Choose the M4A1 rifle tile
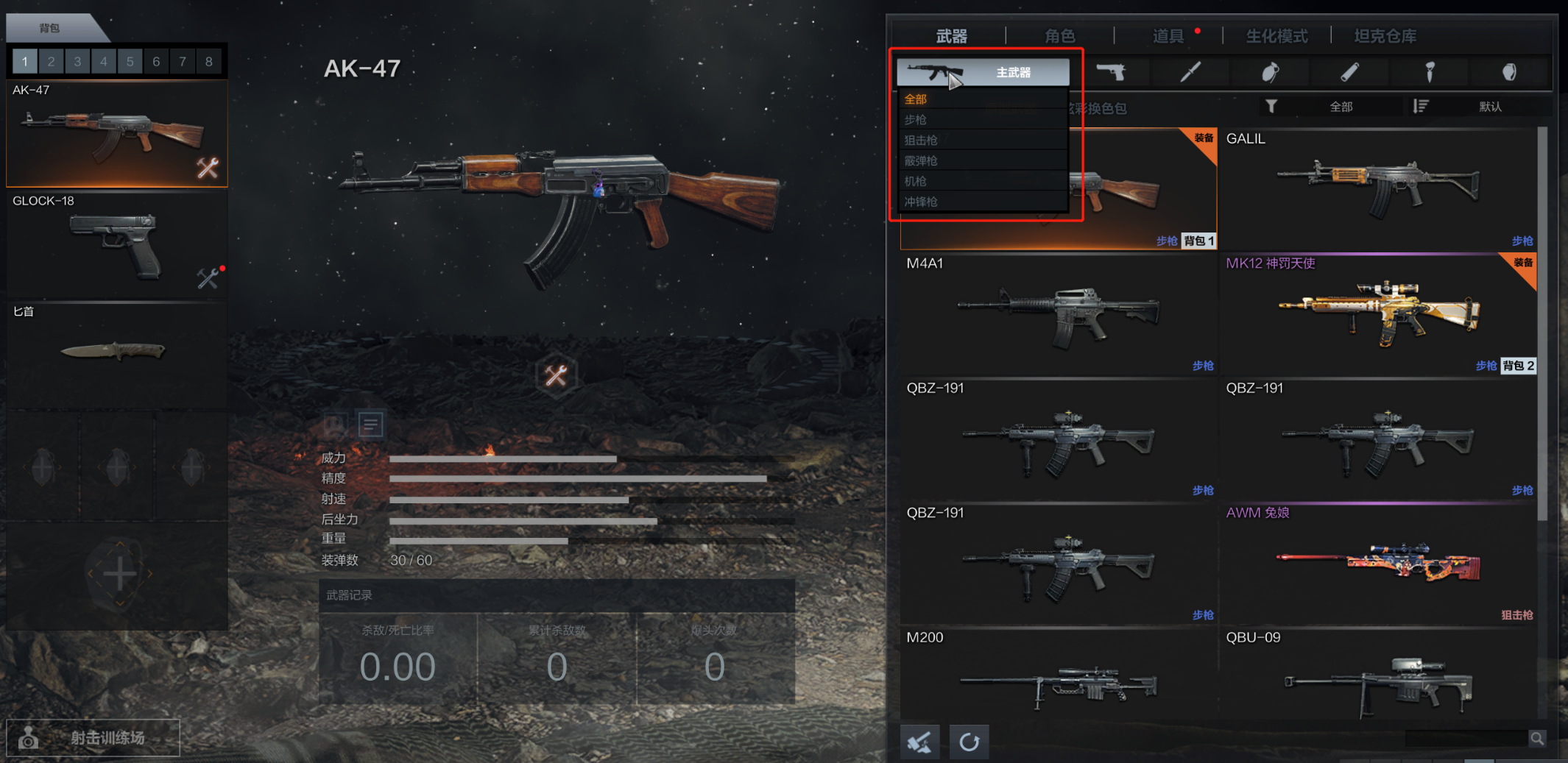Screen dimensions: 1568x763 coord(1058,314)
